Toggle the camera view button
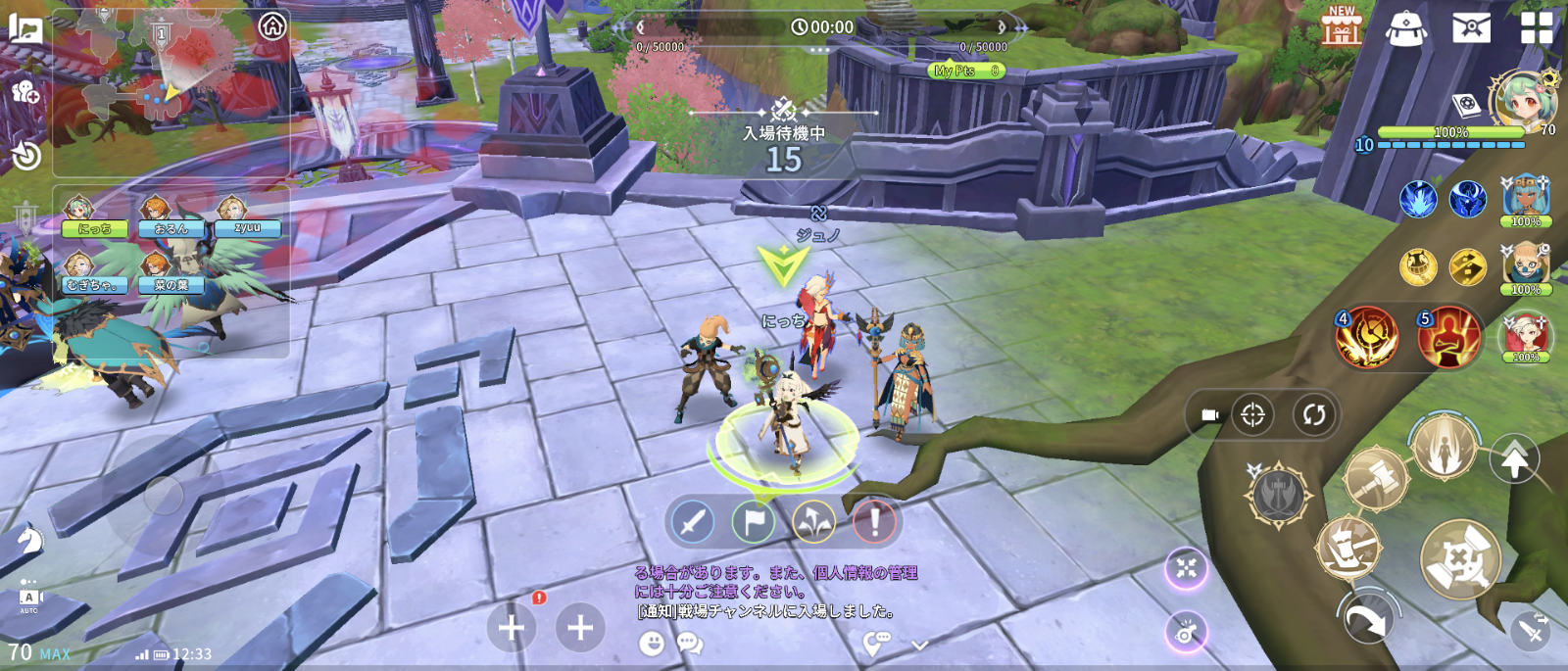This screenshot has width=1568, height=671. click(x=1210, y=414)
